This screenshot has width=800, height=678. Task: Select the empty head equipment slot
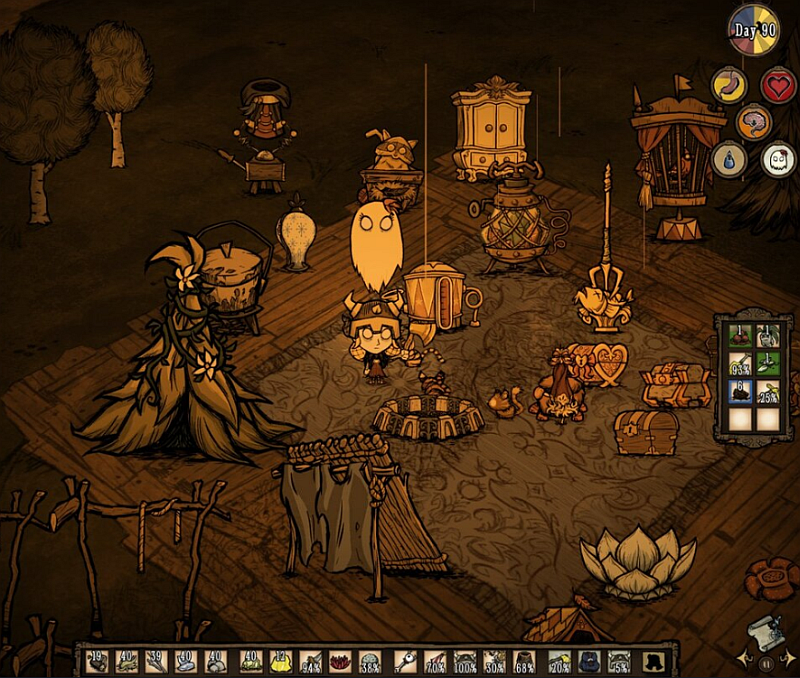coord(651,661)
